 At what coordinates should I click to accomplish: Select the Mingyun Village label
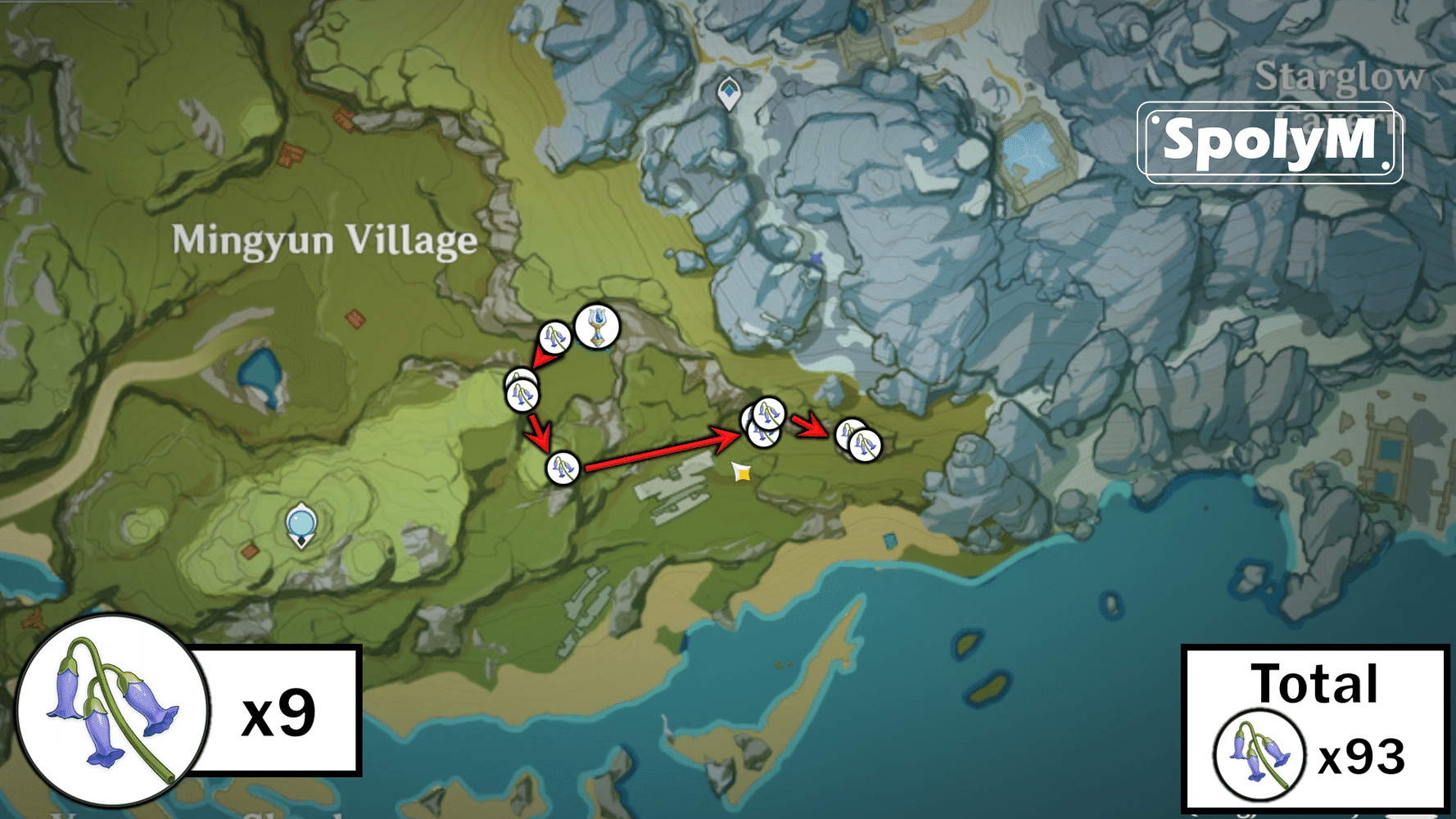tap(323, 240)
